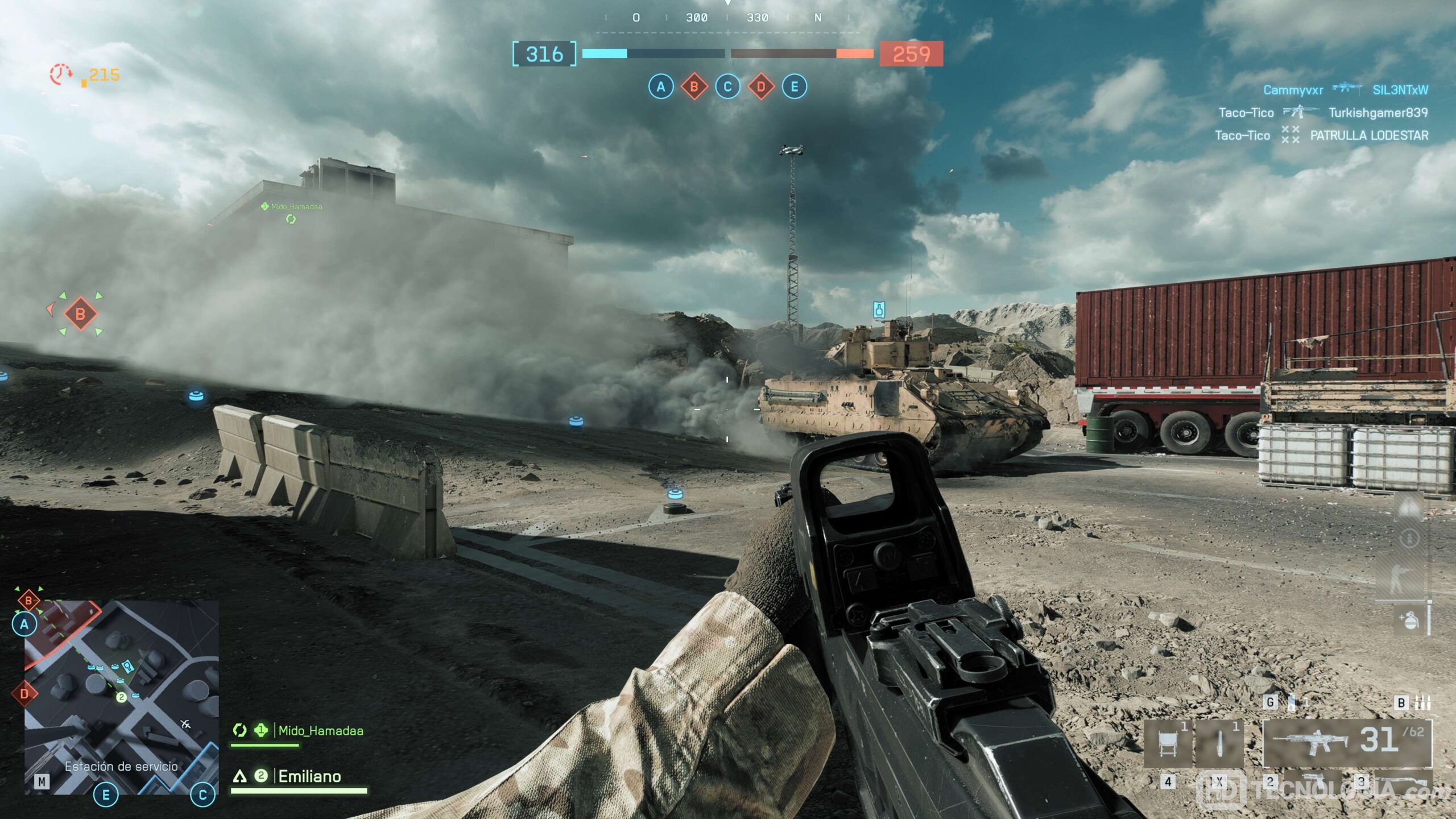Select Emiliano in the squad list
This screenshot has height=819, width=1456.
(x=309, y=776)
